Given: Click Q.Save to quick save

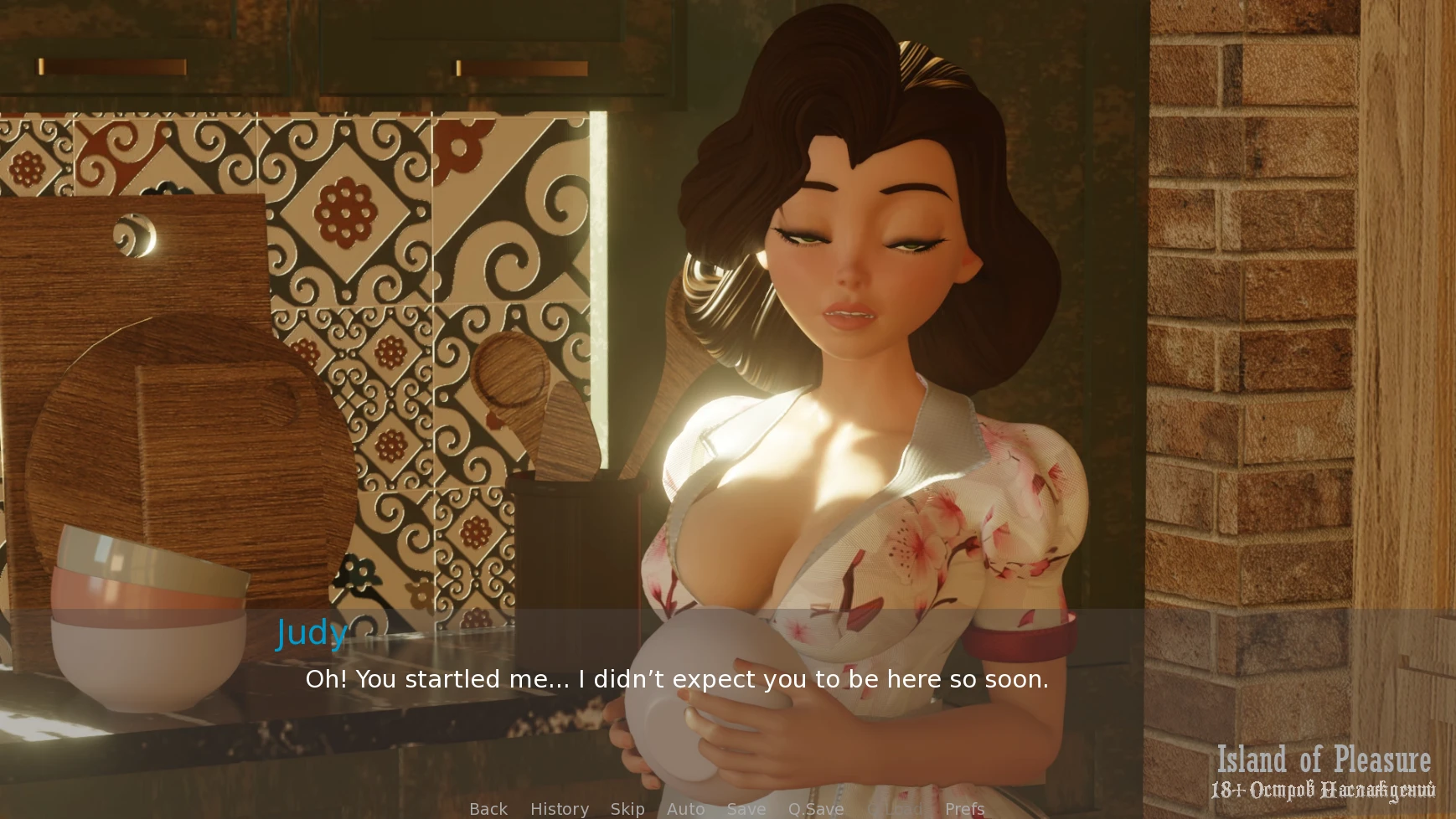Looking at the screenshot, I should (x=816, y=809).
